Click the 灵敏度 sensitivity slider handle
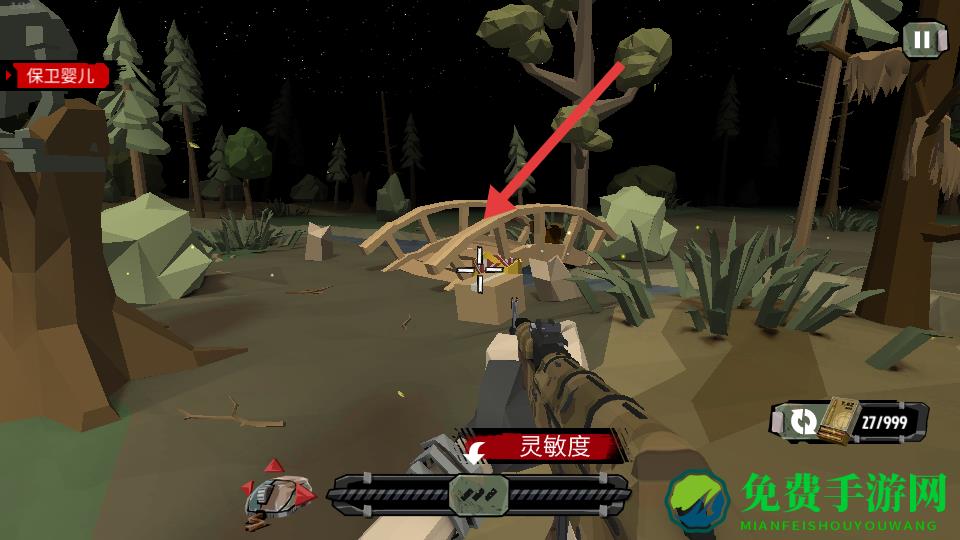This screenshot has width=960, height=540. click(478, 492)
